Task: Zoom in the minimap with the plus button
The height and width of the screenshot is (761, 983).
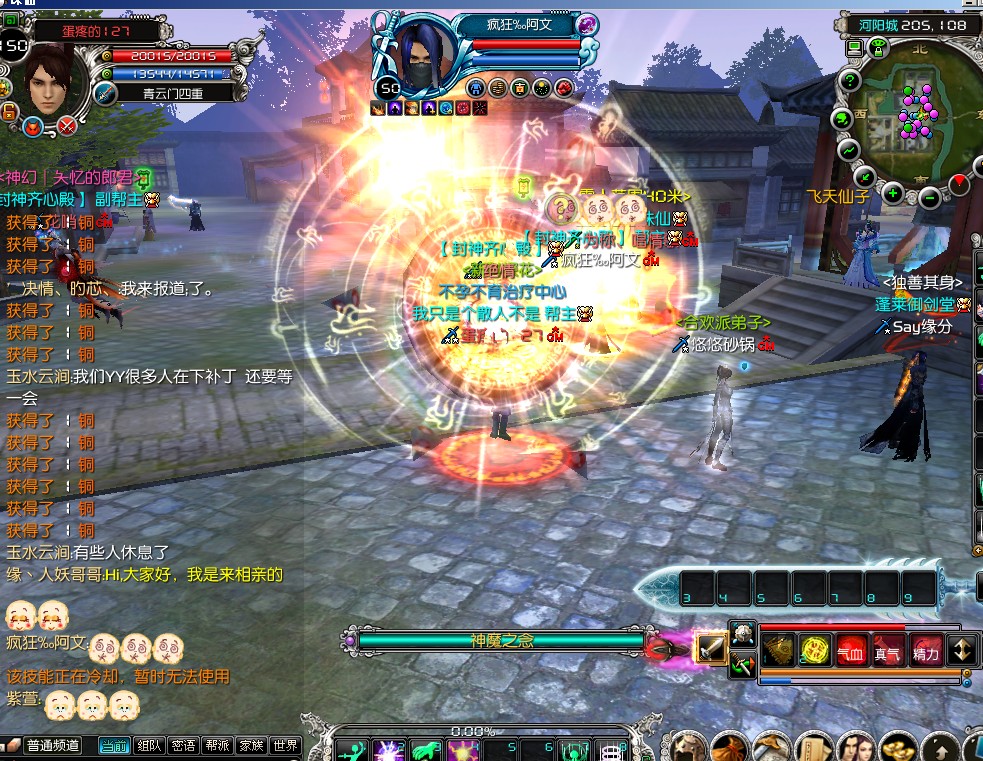Action: (x=892, y=192)
